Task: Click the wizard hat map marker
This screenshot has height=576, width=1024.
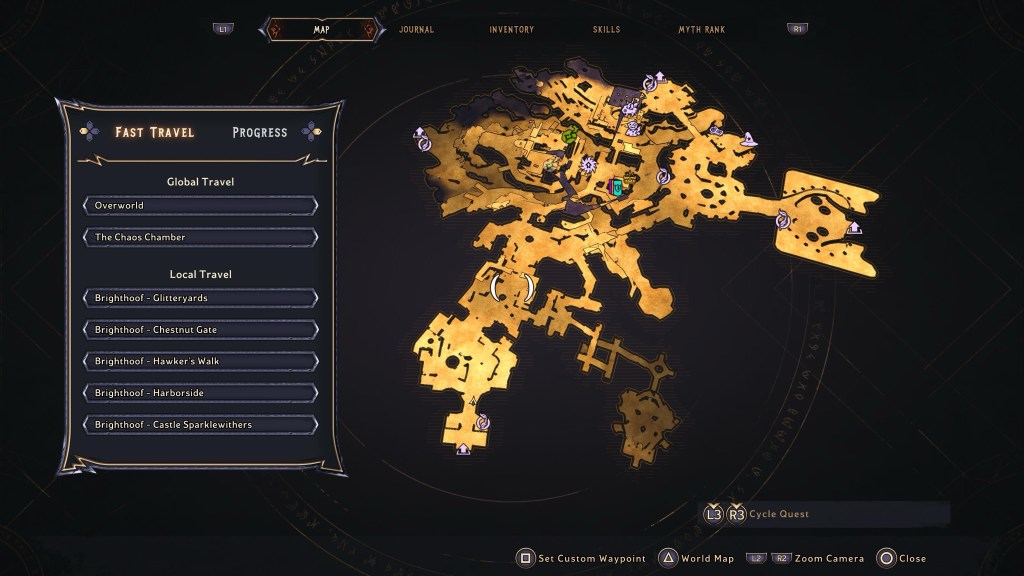Action: (748, 141)
